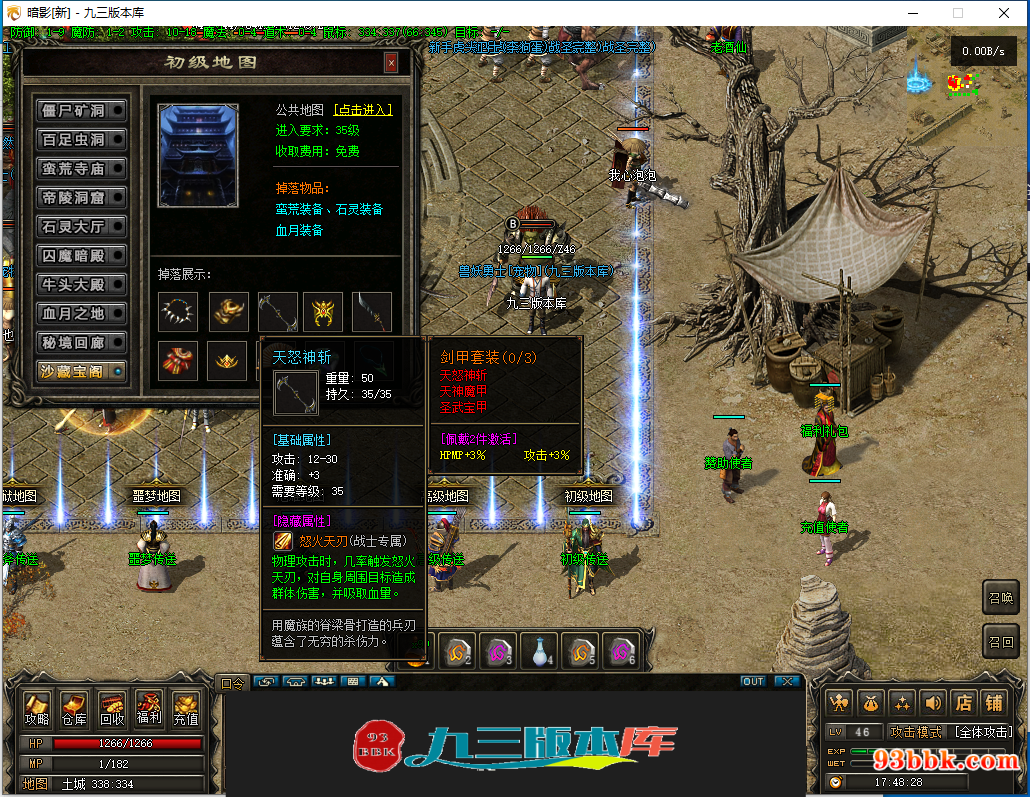Open the 攻略 guide button
The width and height of the screenshot is (1030, 797).
37,710
